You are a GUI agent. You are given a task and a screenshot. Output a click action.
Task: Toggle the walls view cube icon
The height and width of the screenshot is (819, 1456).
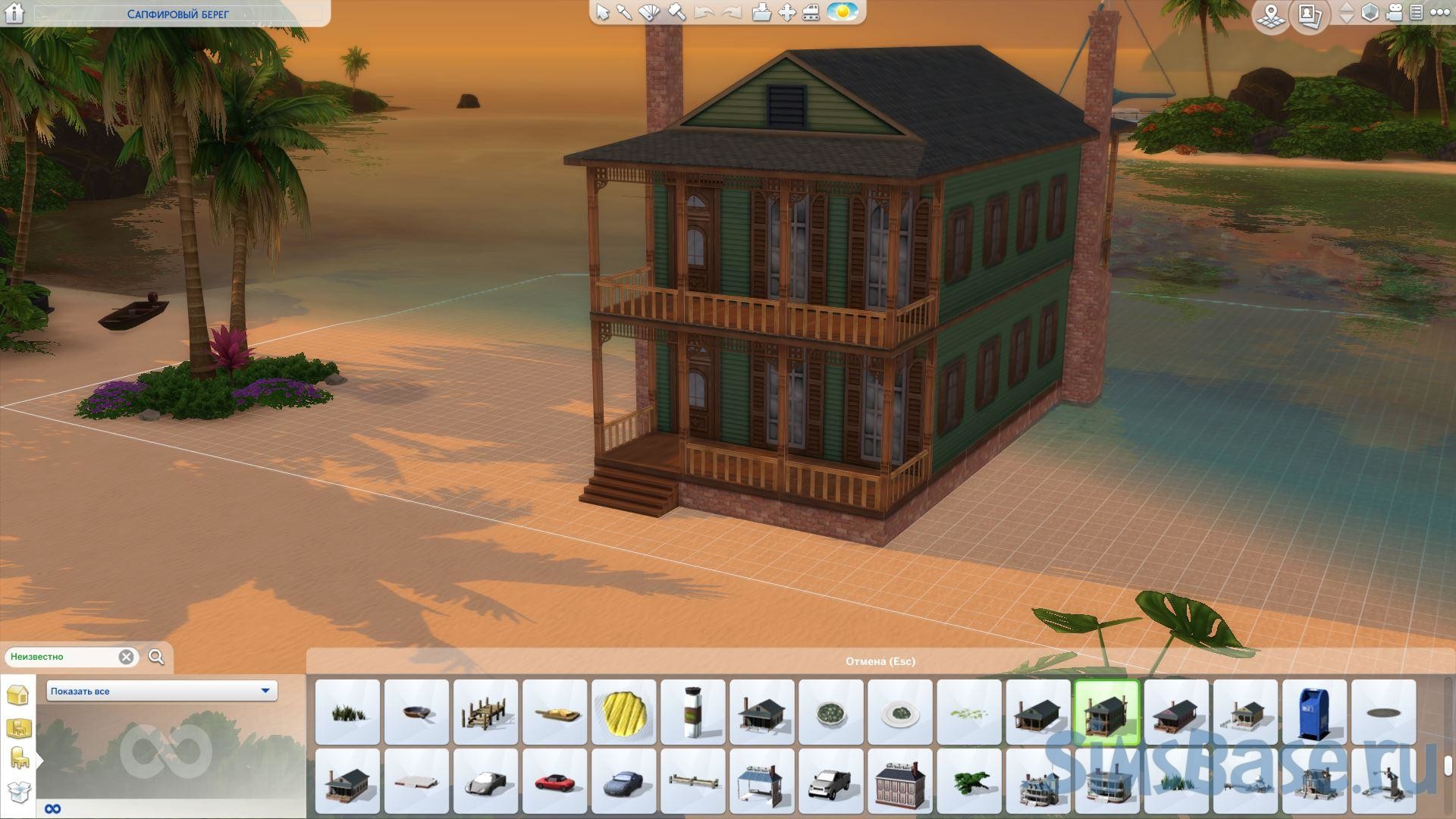click(1370, 13)
